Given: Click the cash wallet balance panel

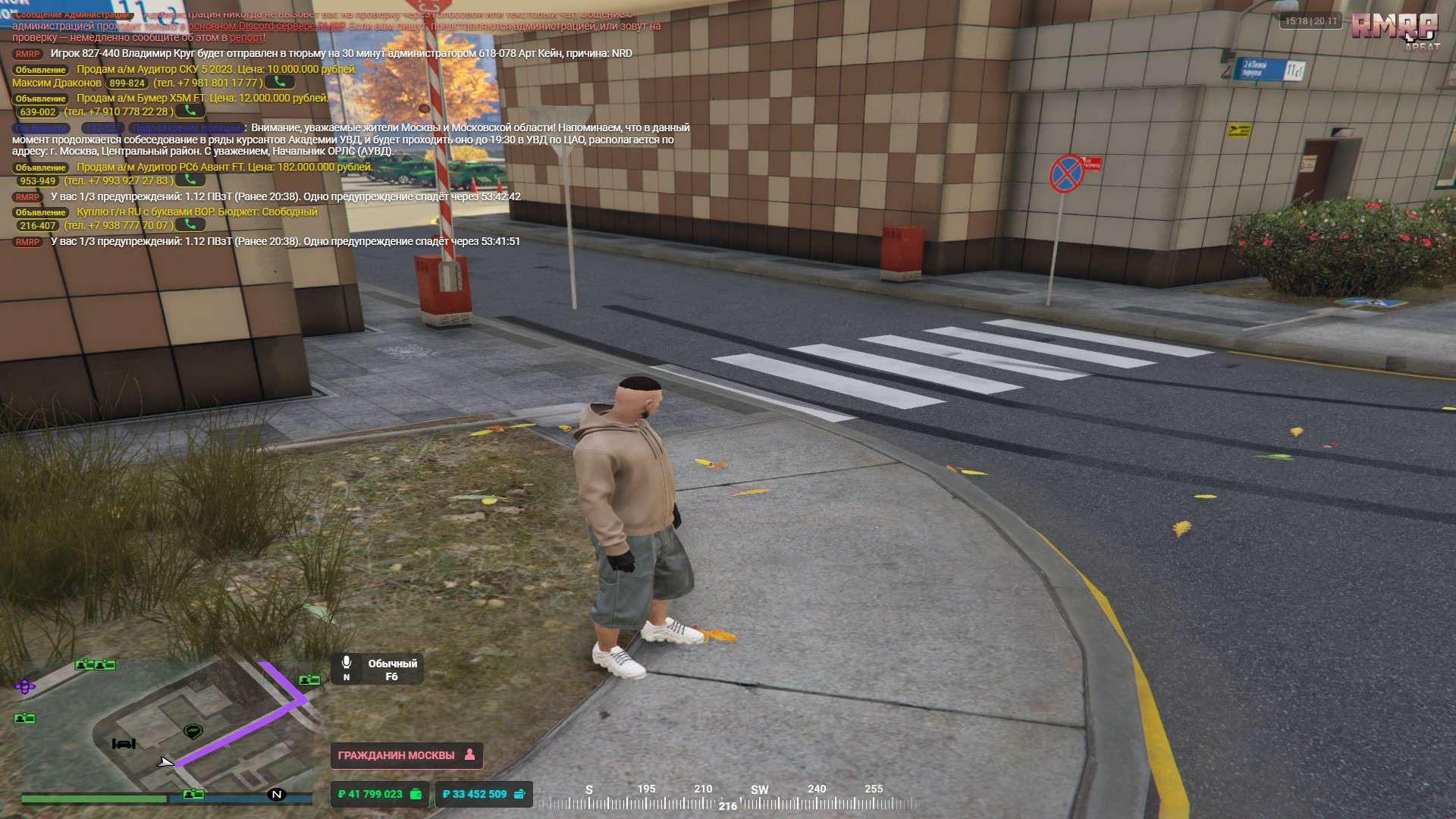Looking at the screenshot, I should coord(379,794).
